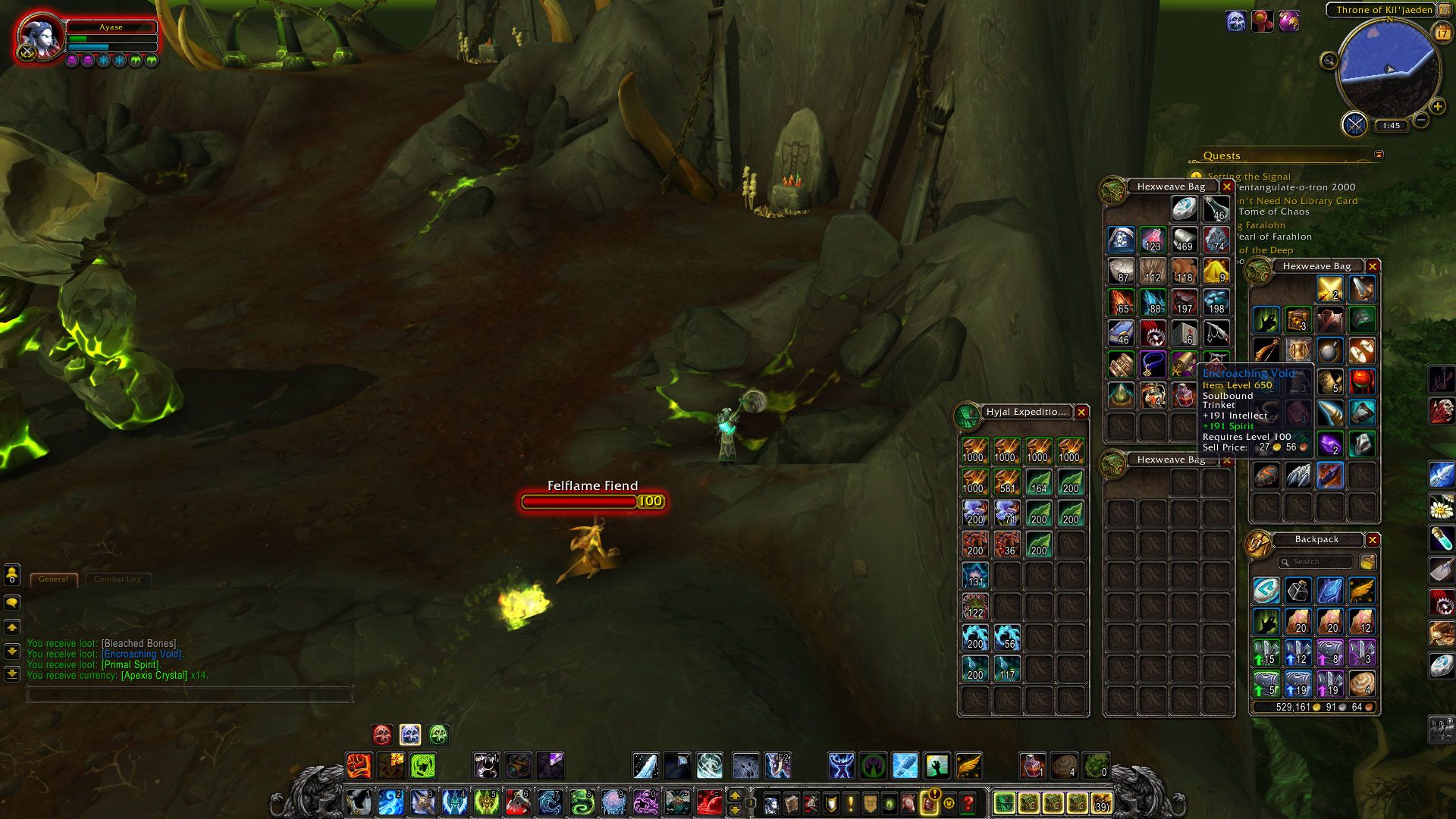Switch to the General chat tab
The height and width of the screenshot is (819, 1456).
click(53, 579)
